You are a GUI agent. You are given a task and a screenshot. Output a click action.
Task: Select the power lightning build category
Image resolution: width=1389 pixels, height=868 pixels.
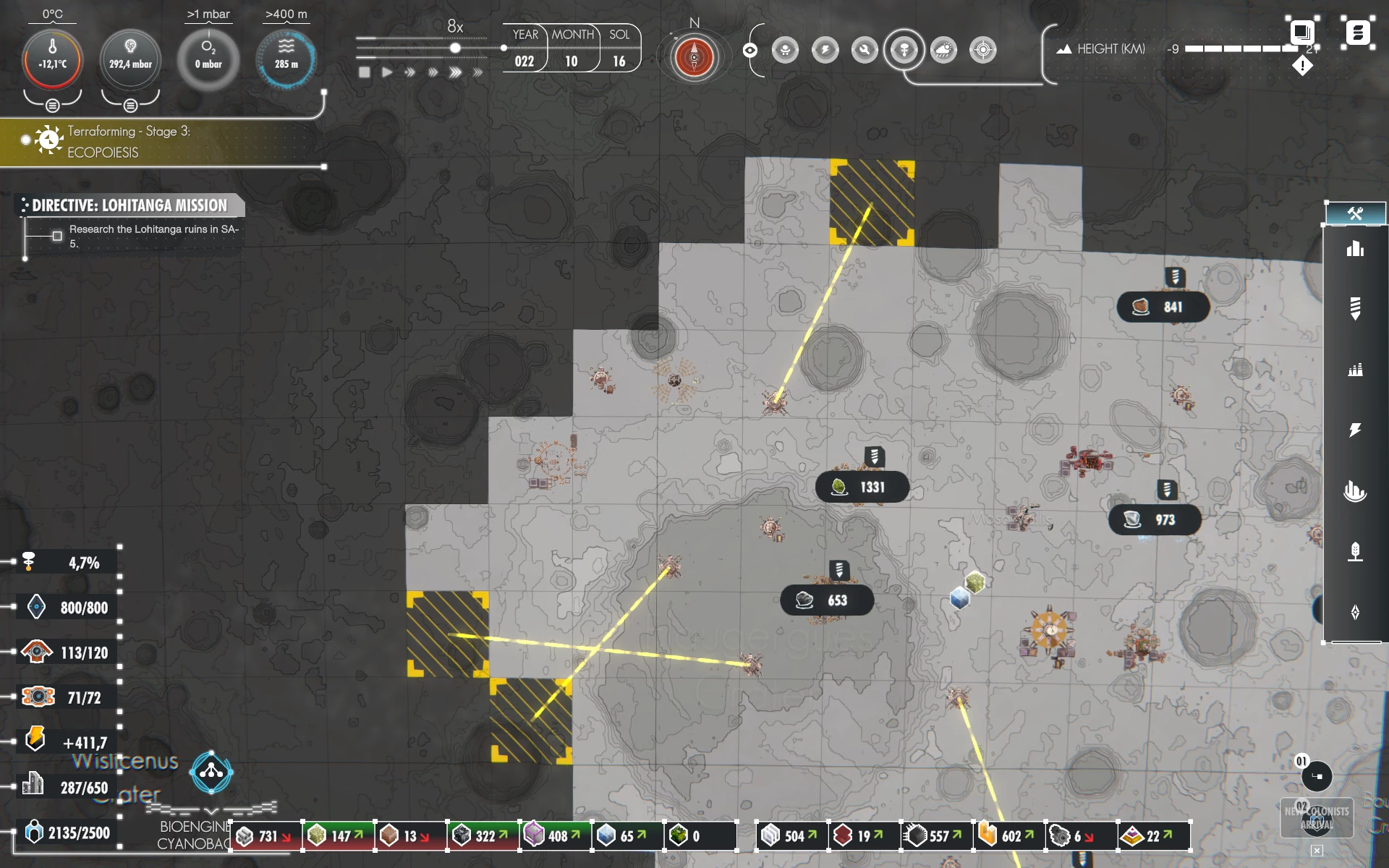pyautogui.click(x=1355, y=430)
